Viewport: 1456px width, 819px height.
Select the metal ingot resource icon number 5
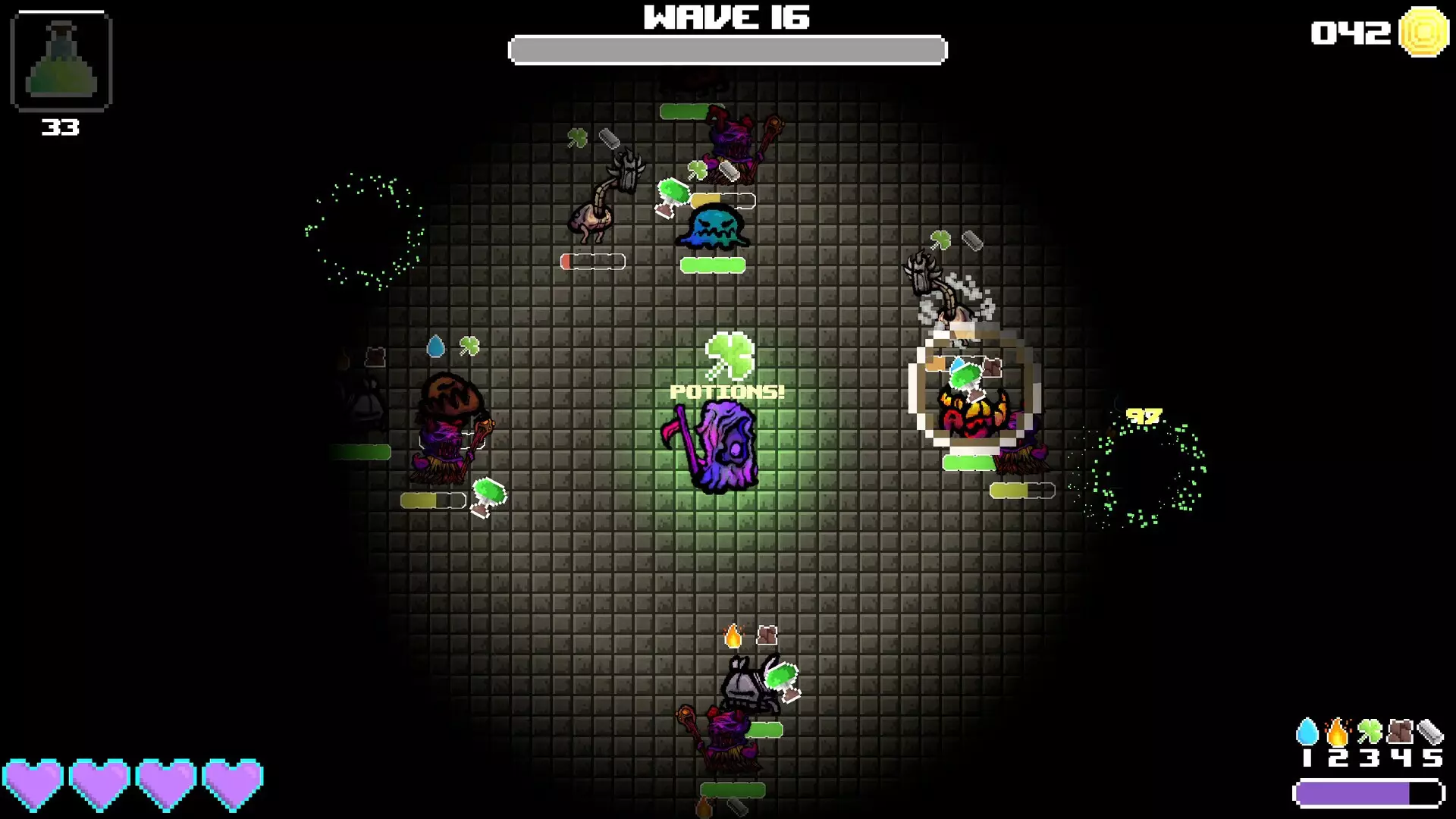1431,731
